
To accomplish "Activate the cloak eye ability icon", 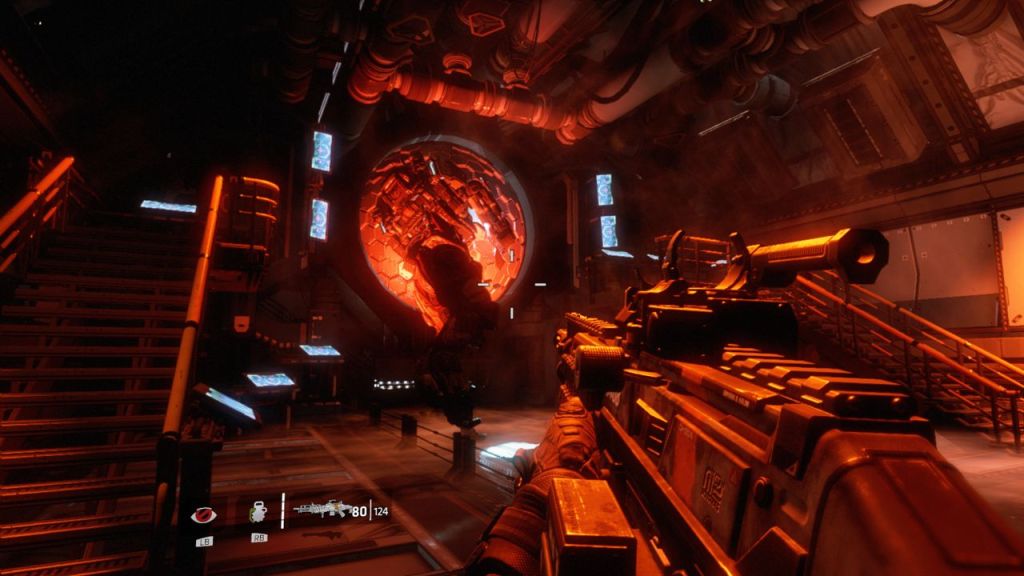I will click(x=203, y=515).
